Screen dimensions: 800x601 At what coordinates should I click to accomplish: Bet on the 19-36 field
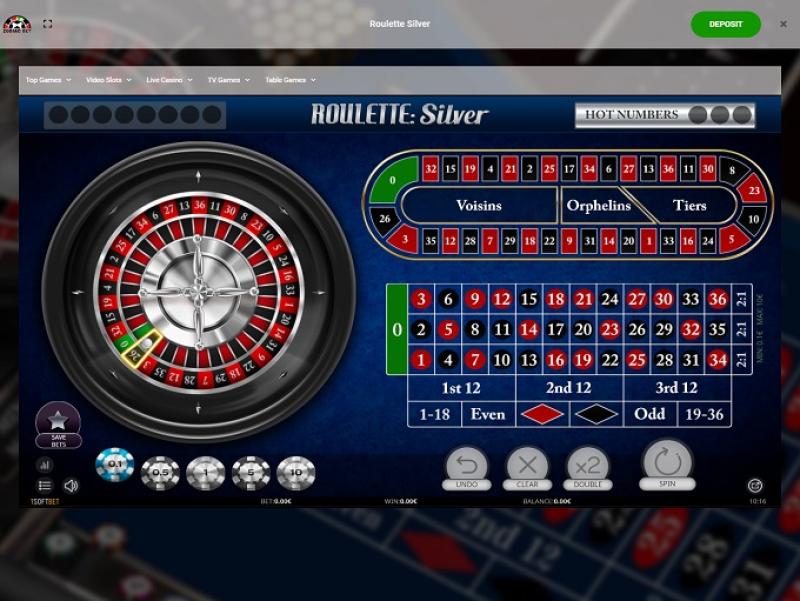click(704, 413)
